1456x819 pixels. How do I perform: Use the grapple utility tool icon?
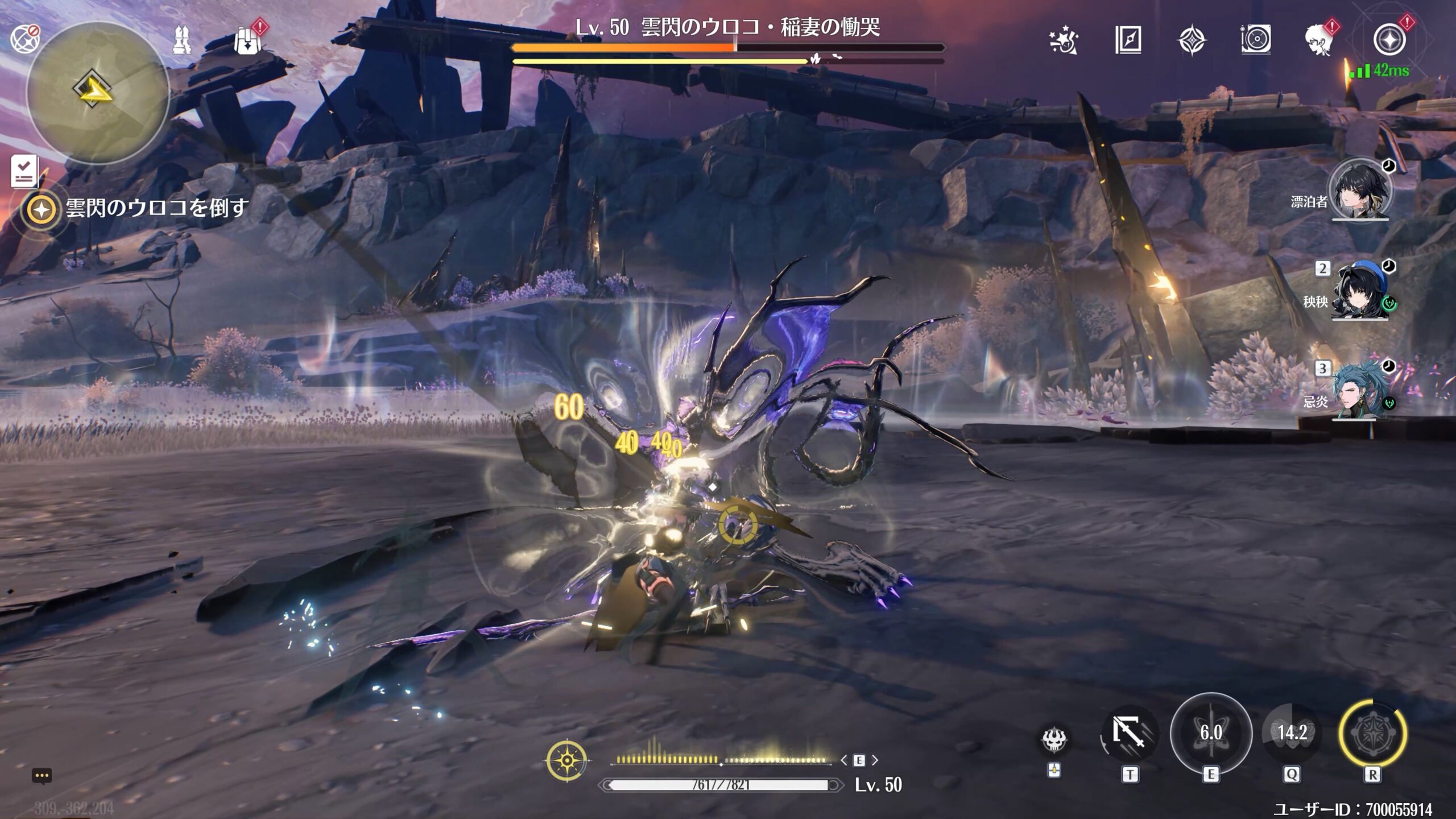click(x=1129, y=734)
